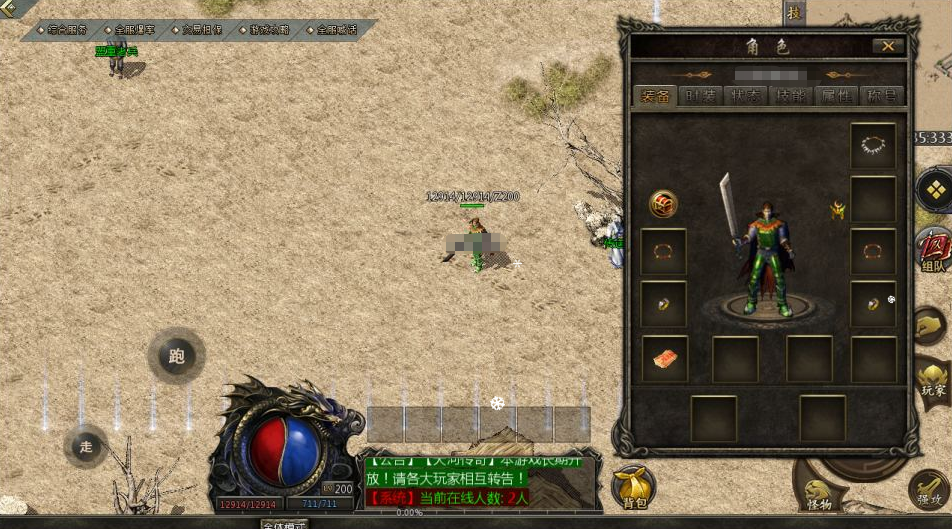952x529 pixels.
Task: Select the red talisman item slot
Action: (664, 358)
